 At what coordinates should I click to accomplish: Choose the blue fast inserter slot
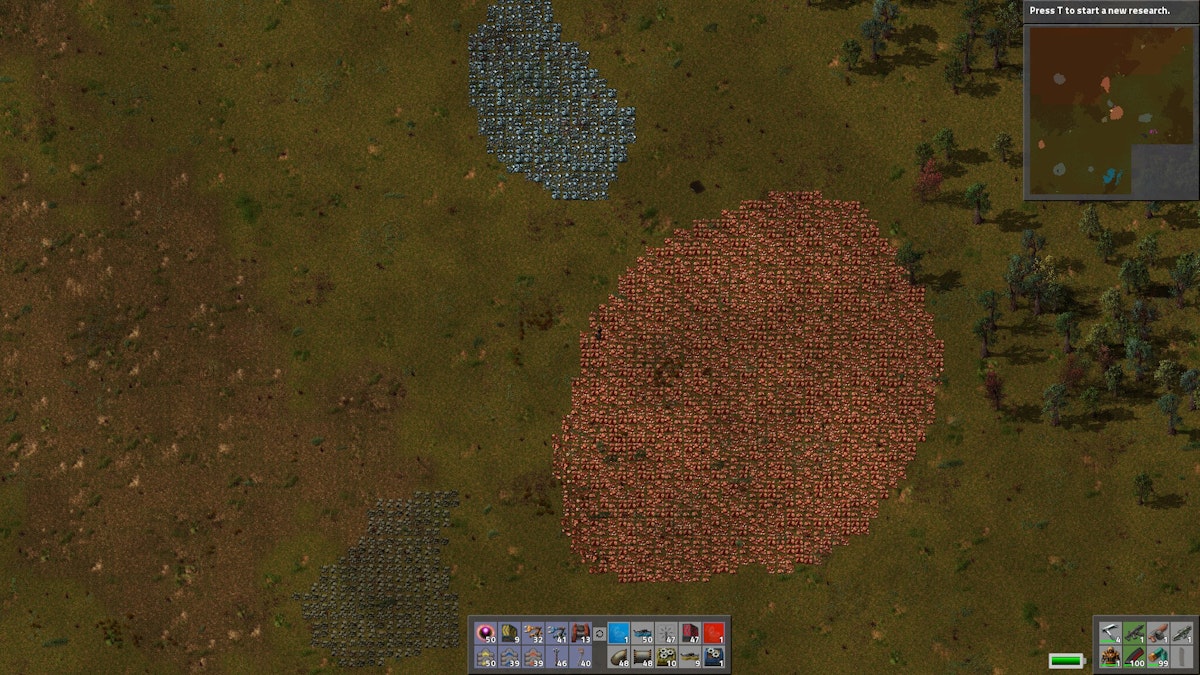[558, 633]
